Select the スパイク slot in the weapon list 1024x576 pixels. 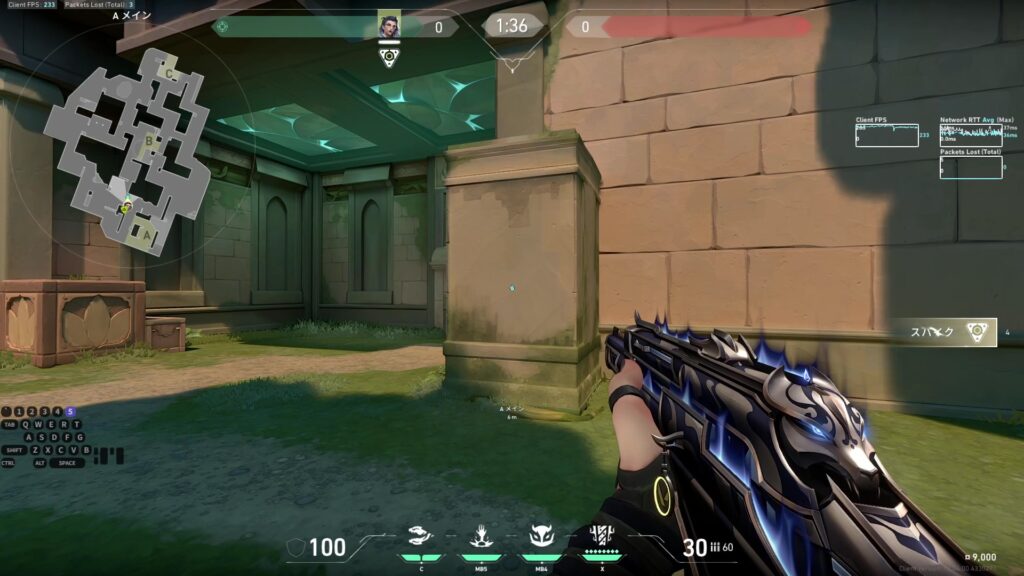[946, 333]
